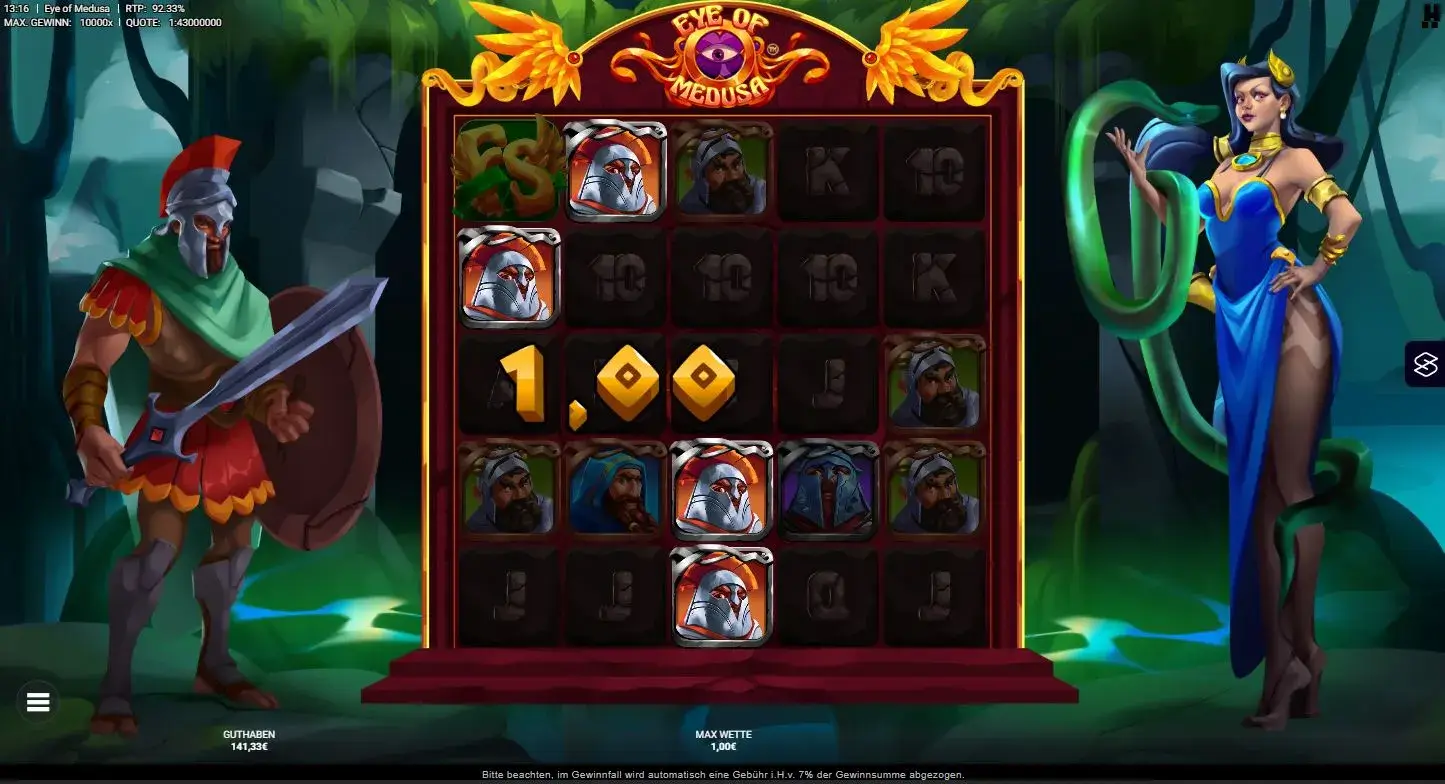Click the Medusa character in blue dress
The height and width of the screenshot is (784, 1445).
tap(1266, 350)
